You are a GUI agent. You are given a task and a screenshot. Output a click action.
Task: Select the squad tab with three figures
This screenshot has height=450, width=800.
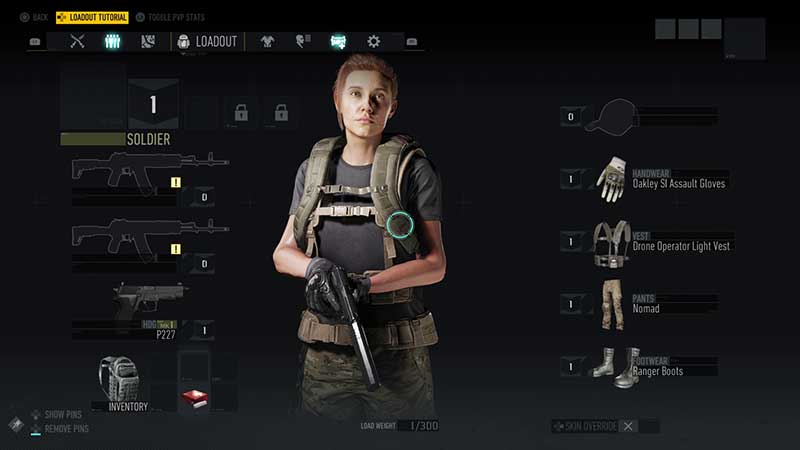point(112,41)
